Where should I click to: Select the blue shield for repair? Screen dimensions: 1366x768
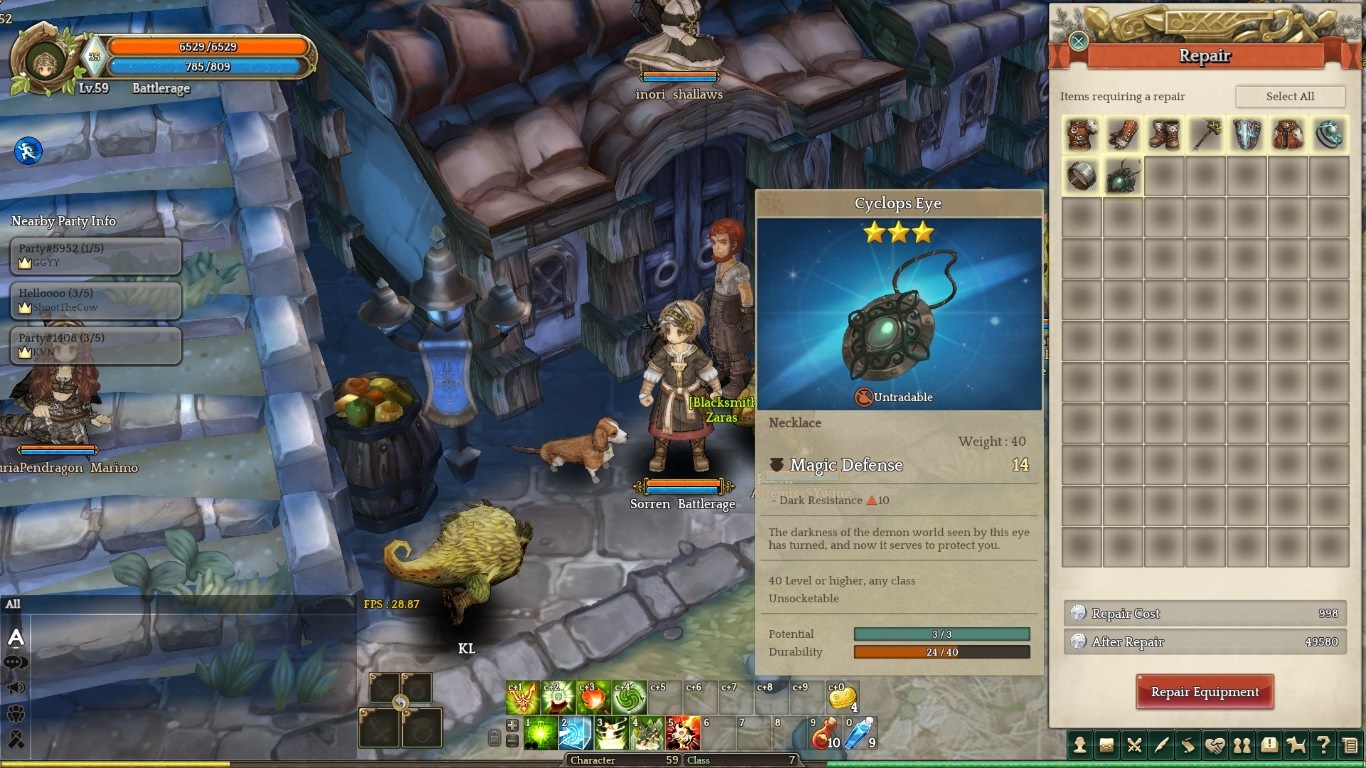(x=1246, y=135)
